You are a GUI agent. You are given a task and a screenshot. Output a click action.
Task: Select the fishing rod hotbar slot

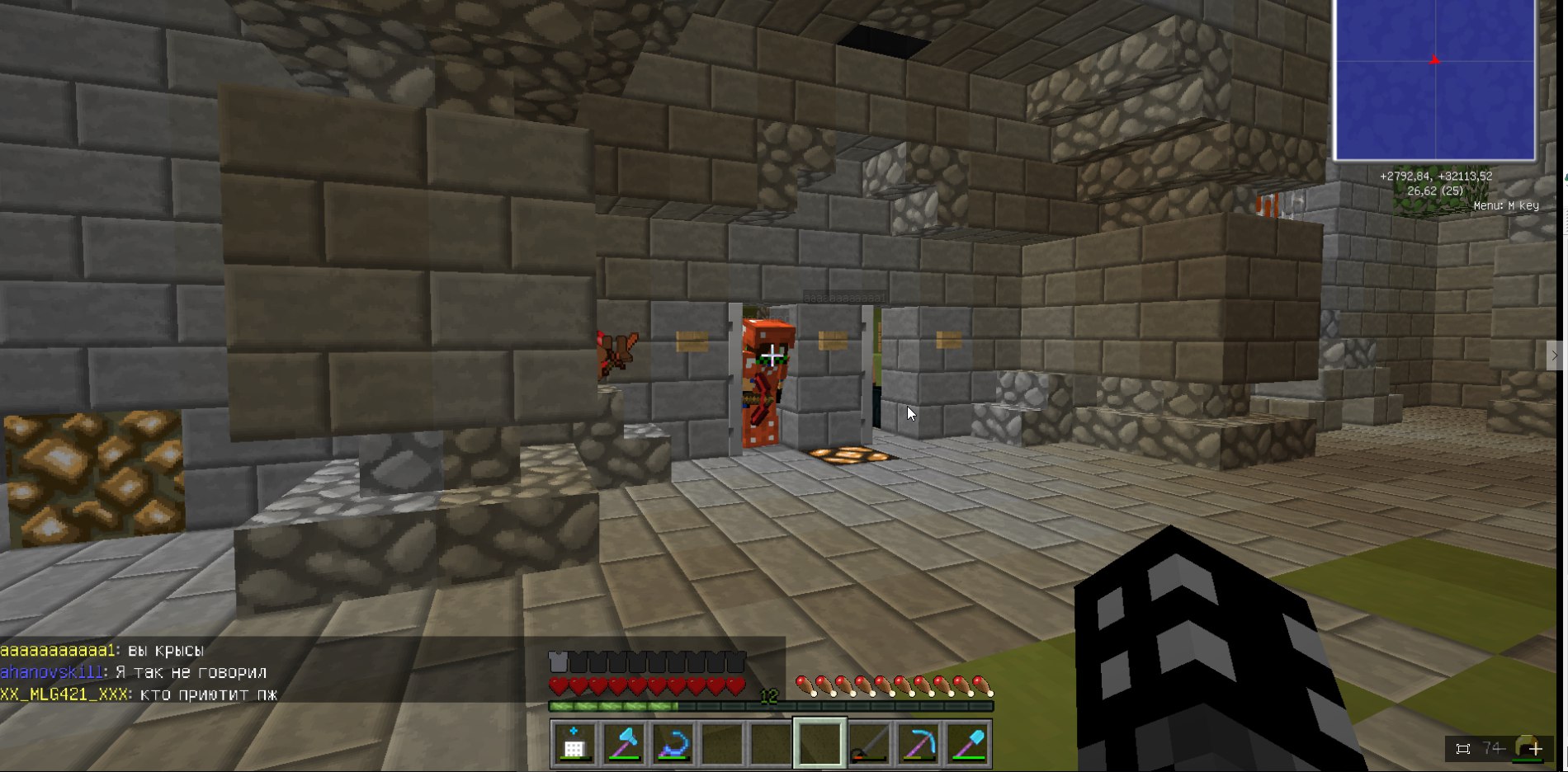coord(870,744)
